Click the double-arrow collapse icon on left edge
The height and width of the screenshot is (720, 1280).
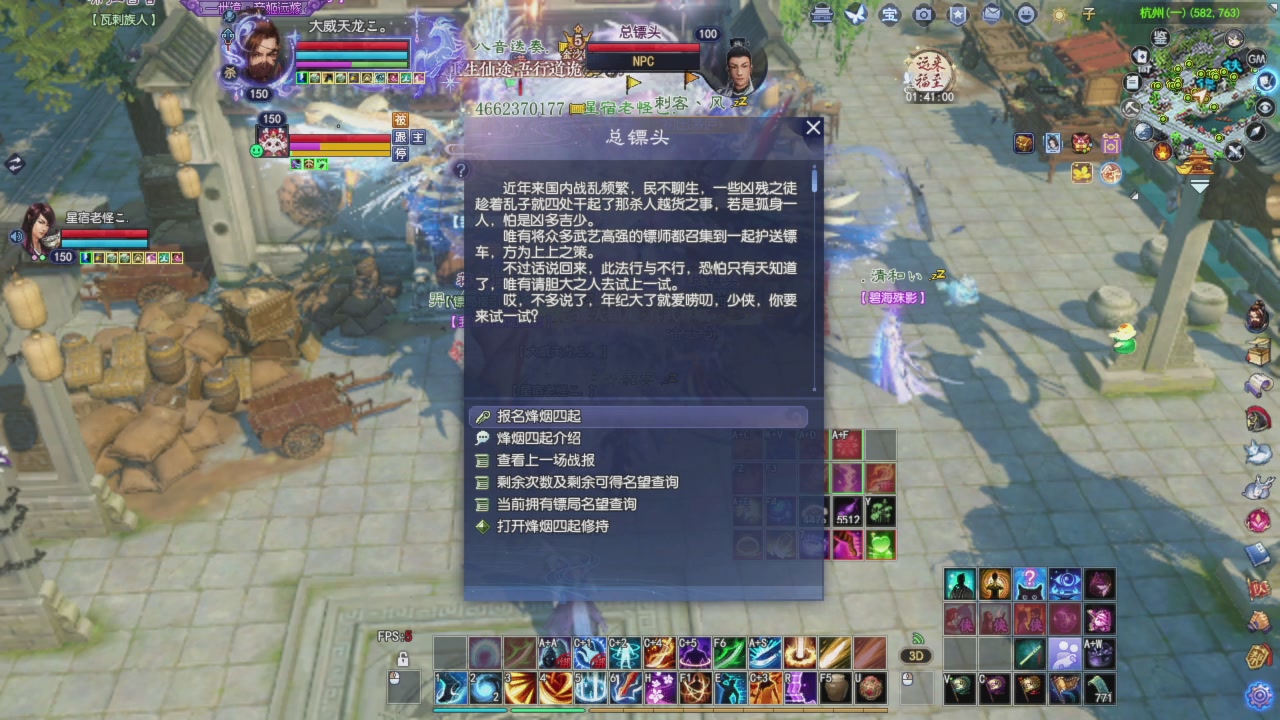click(x=16, y=162)
